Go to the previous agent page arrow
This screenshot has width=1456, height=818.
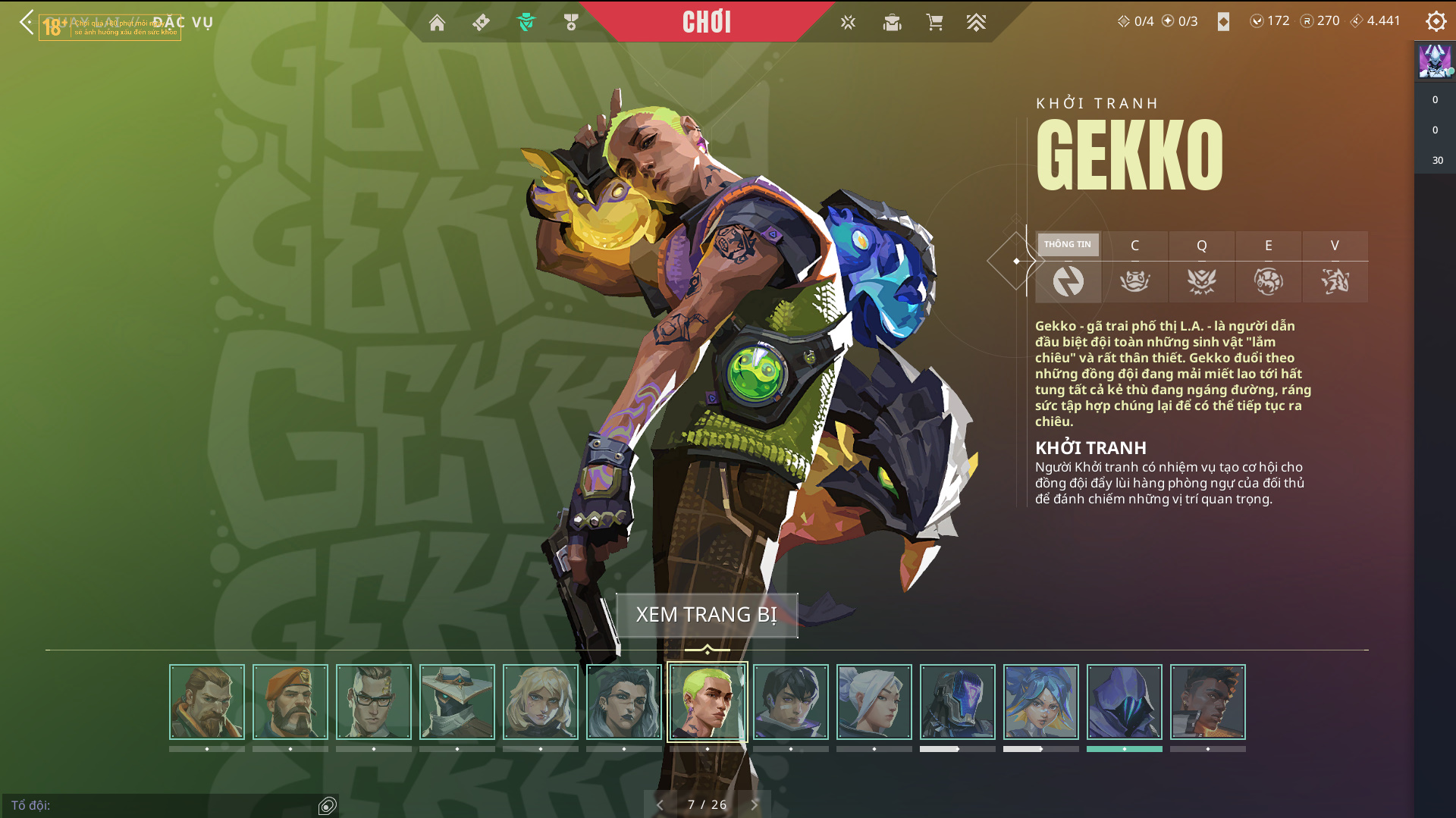pos(660,804)
